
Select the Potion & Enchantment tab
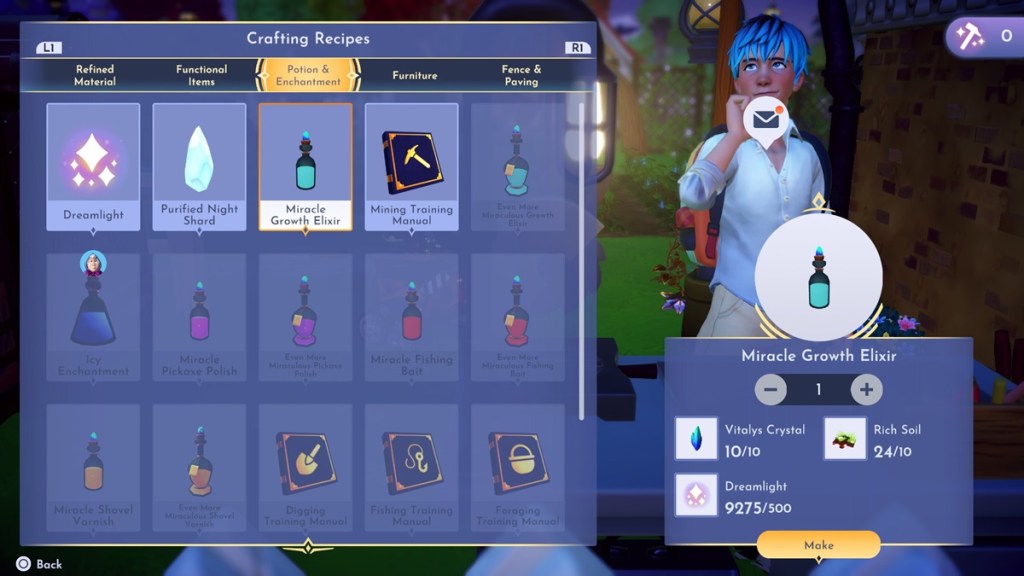tap(308, 75)
